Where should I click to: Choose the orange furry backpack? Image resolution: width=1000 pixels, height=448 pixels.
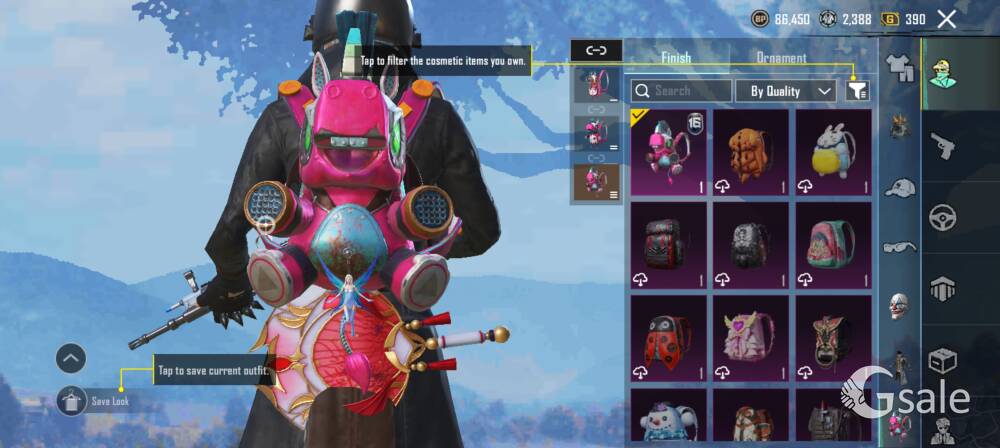(x=750, y=151)
